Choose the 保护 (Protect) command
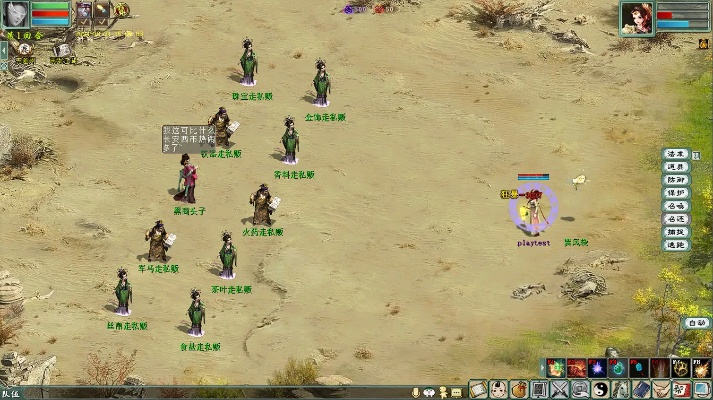The height and width of the screenshot is (400, 713). (676, 194)
